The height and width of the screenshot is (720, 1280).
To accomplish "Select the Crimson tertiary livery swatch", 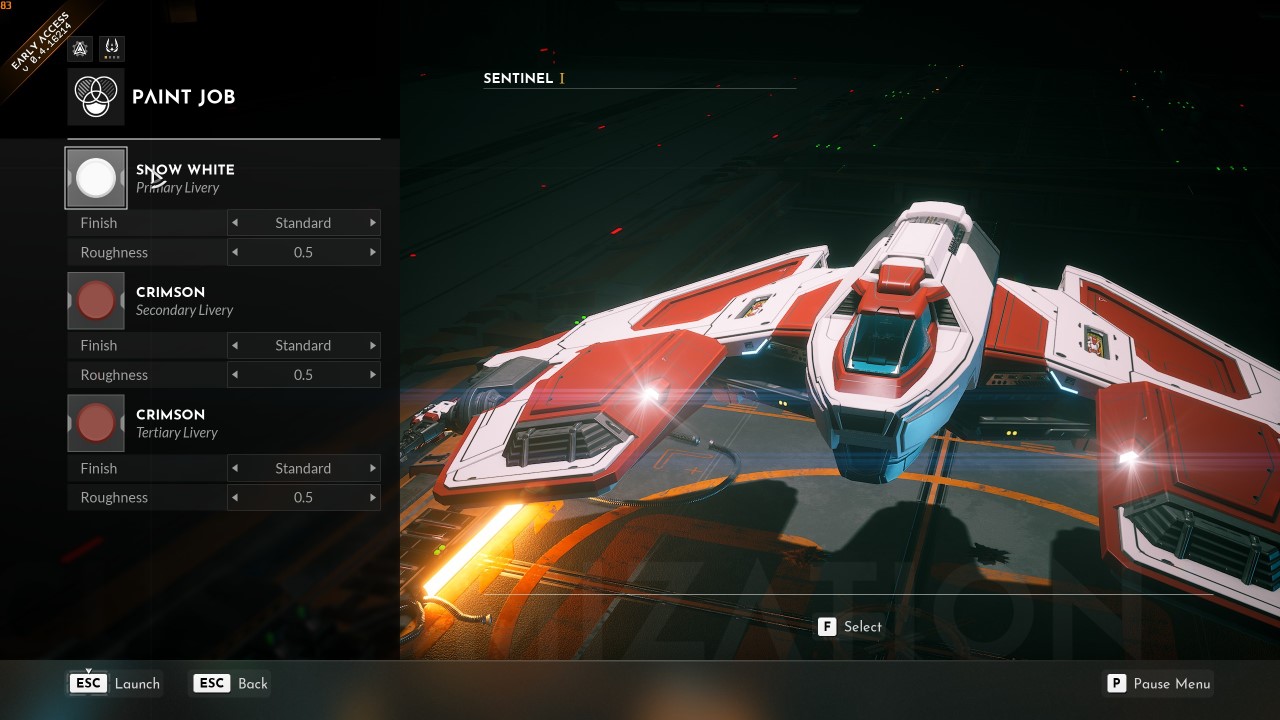I will coord(95,422).
